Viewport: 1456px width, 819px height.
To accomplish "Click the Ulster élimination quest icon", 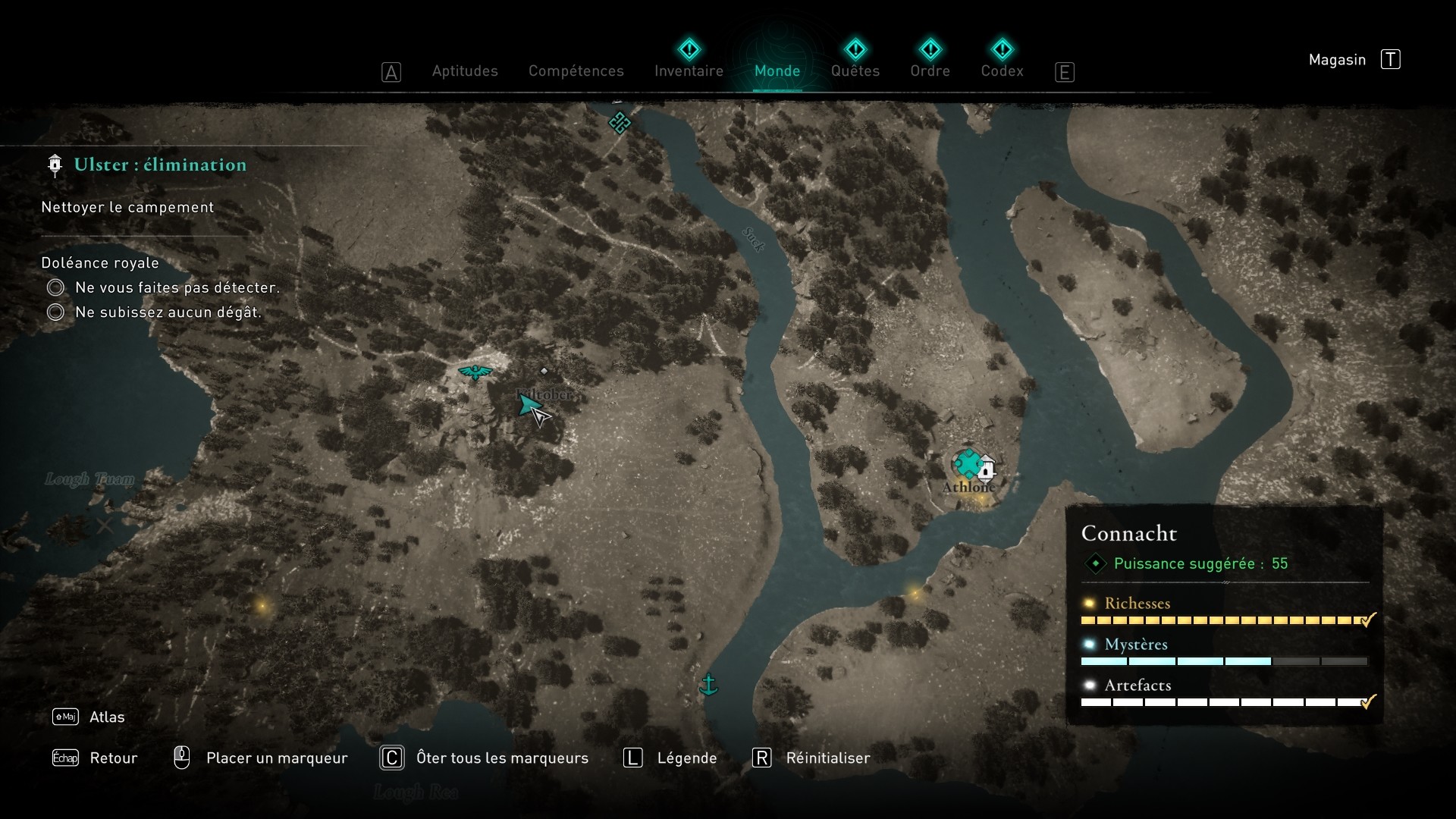I will [x=54, y=165].
